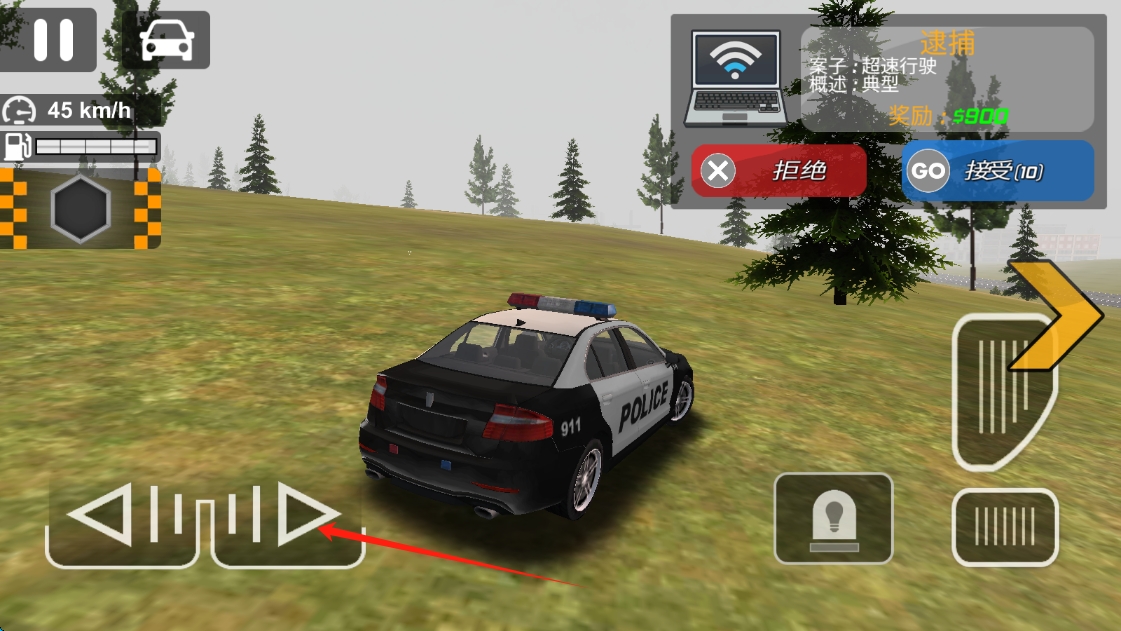This screenshot has height=631, width=1121.
Task: Accept the arrest mission with GO 接受
Action: tap(997, 171)
